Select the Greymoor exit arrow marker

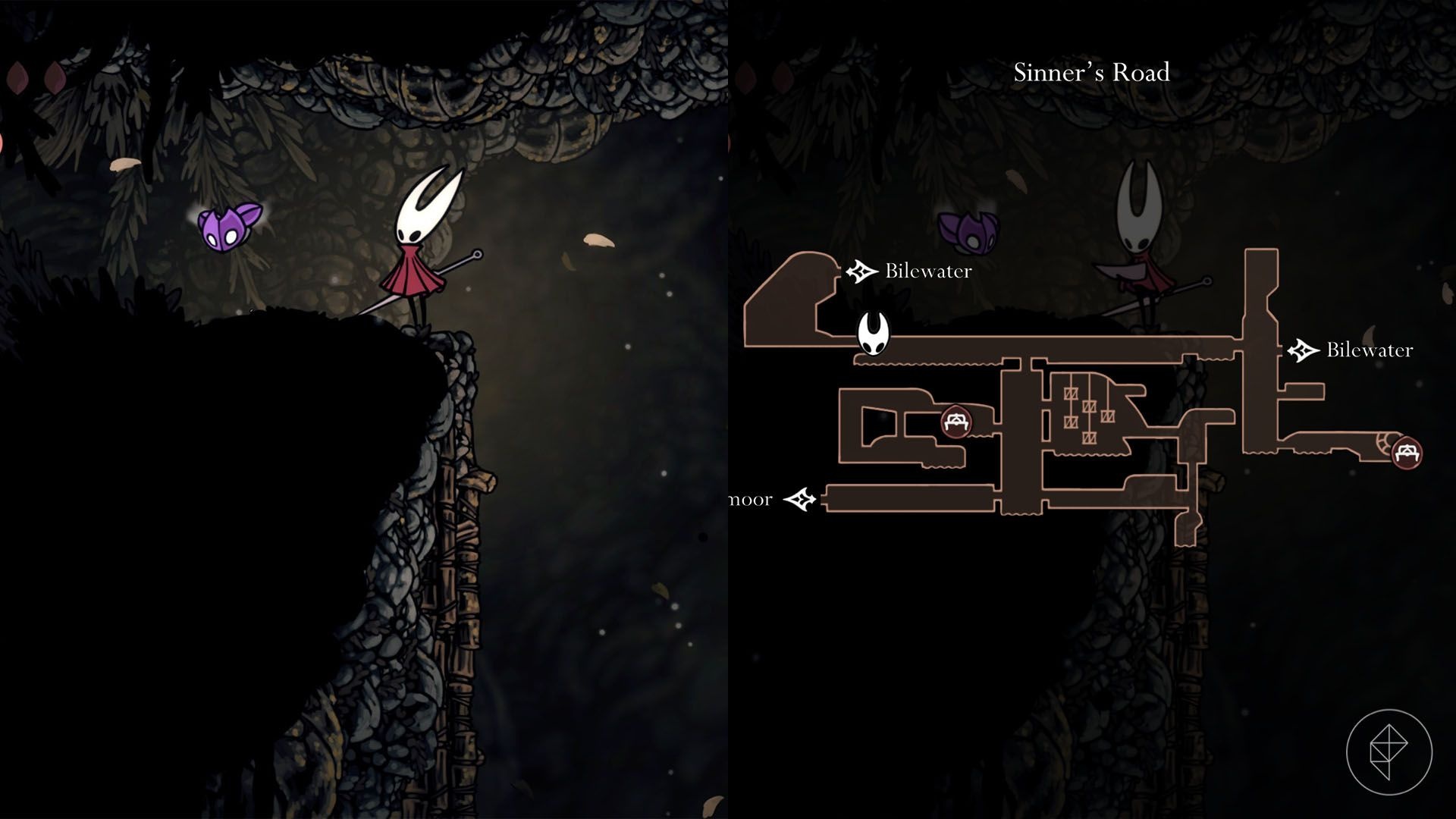(x=799, y=500)
